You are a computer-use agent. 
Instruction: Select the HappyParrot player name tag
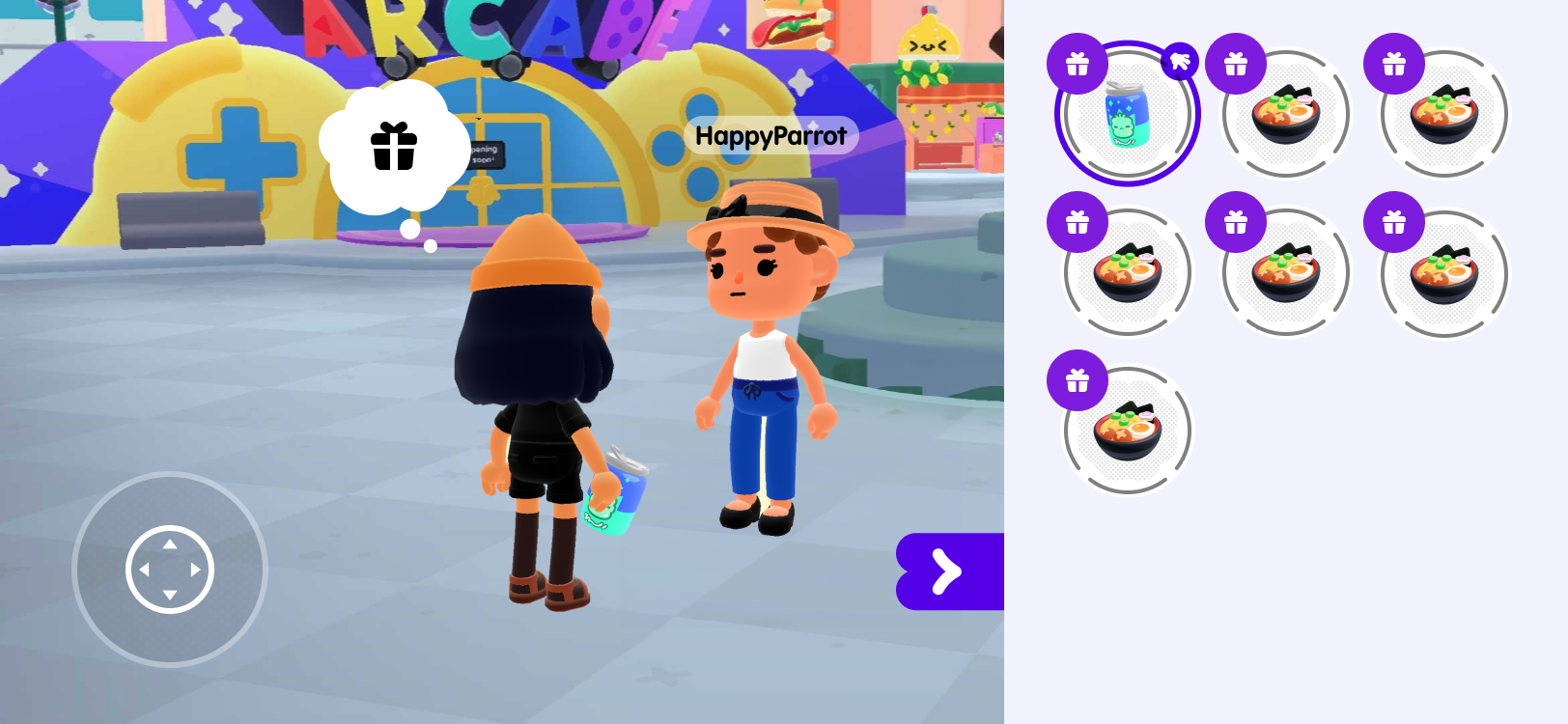(x=770, y=136)
